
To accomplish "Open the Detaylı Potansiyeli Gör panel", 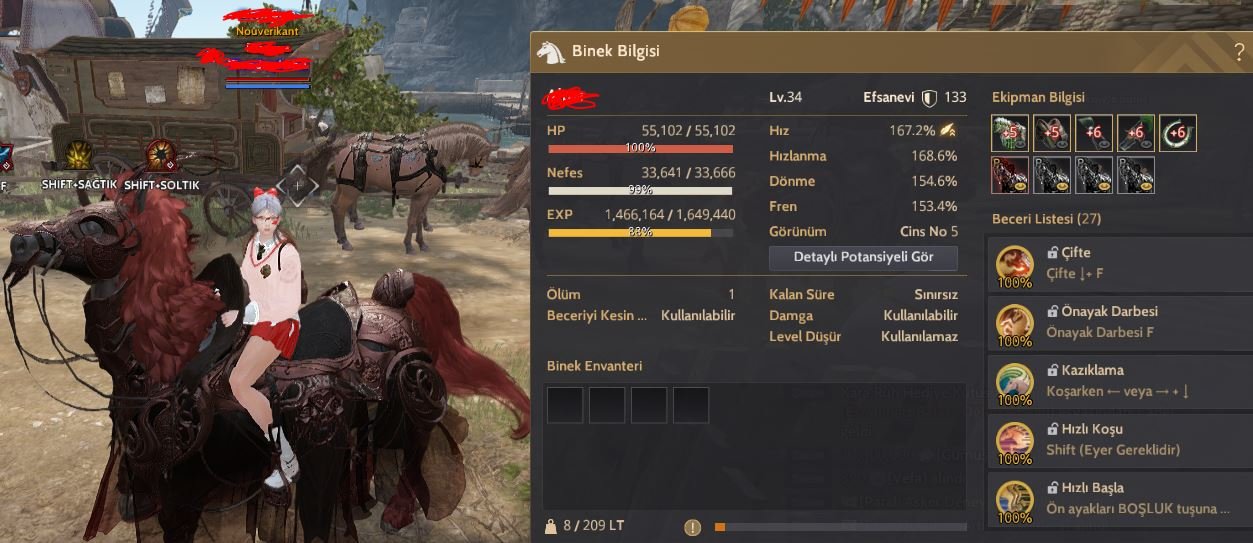I will (x=863, y=257).
